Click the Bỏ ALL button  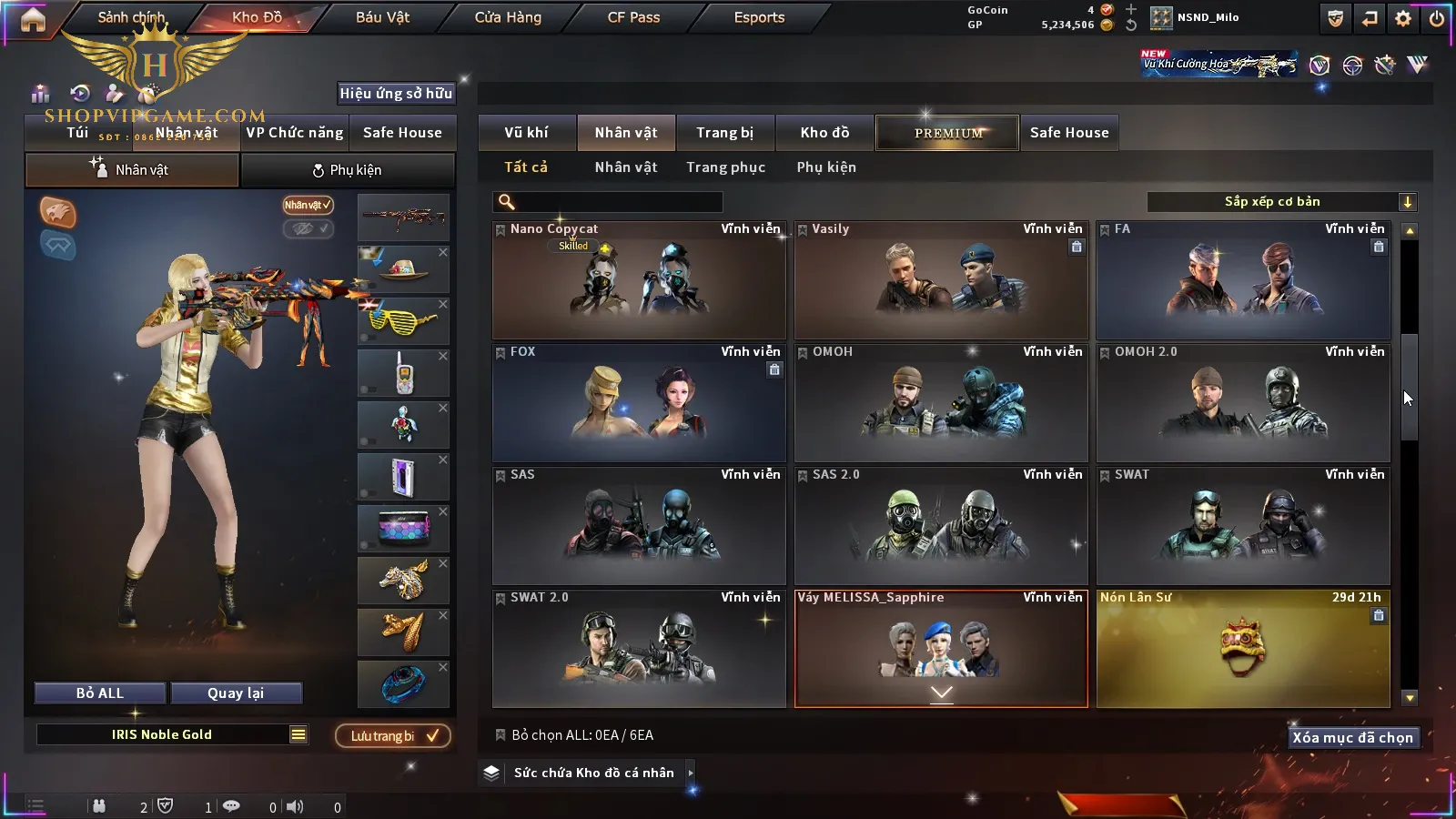click(100, 693)
